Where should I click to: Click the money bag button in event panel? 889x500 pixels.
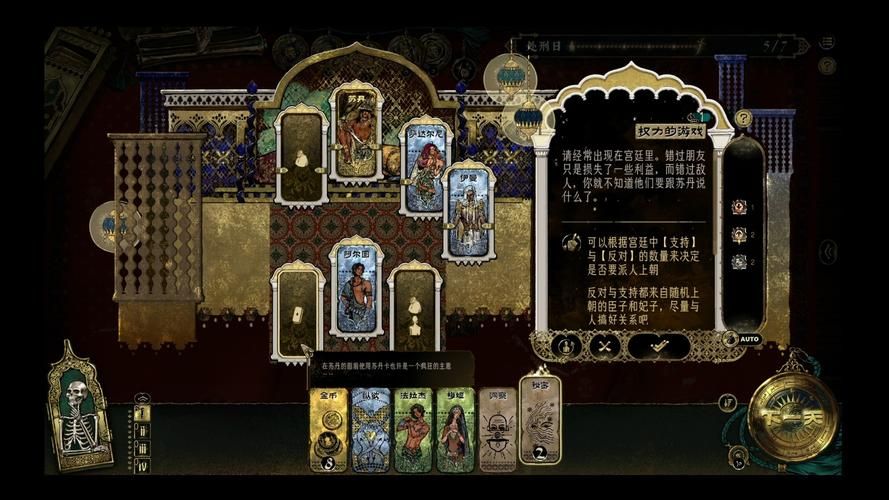click(x=566, y=345)
